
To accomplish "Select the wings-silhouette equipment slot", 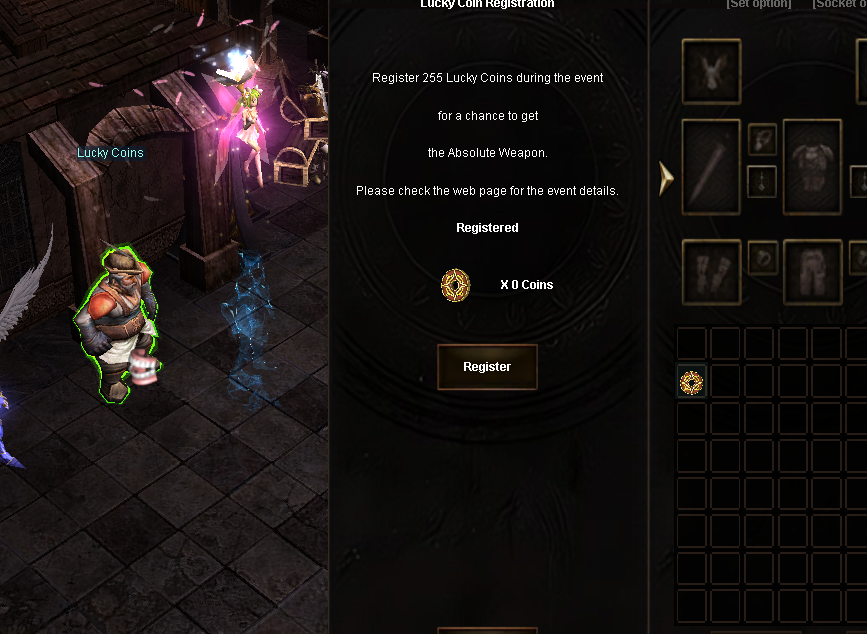I will 711,71.
